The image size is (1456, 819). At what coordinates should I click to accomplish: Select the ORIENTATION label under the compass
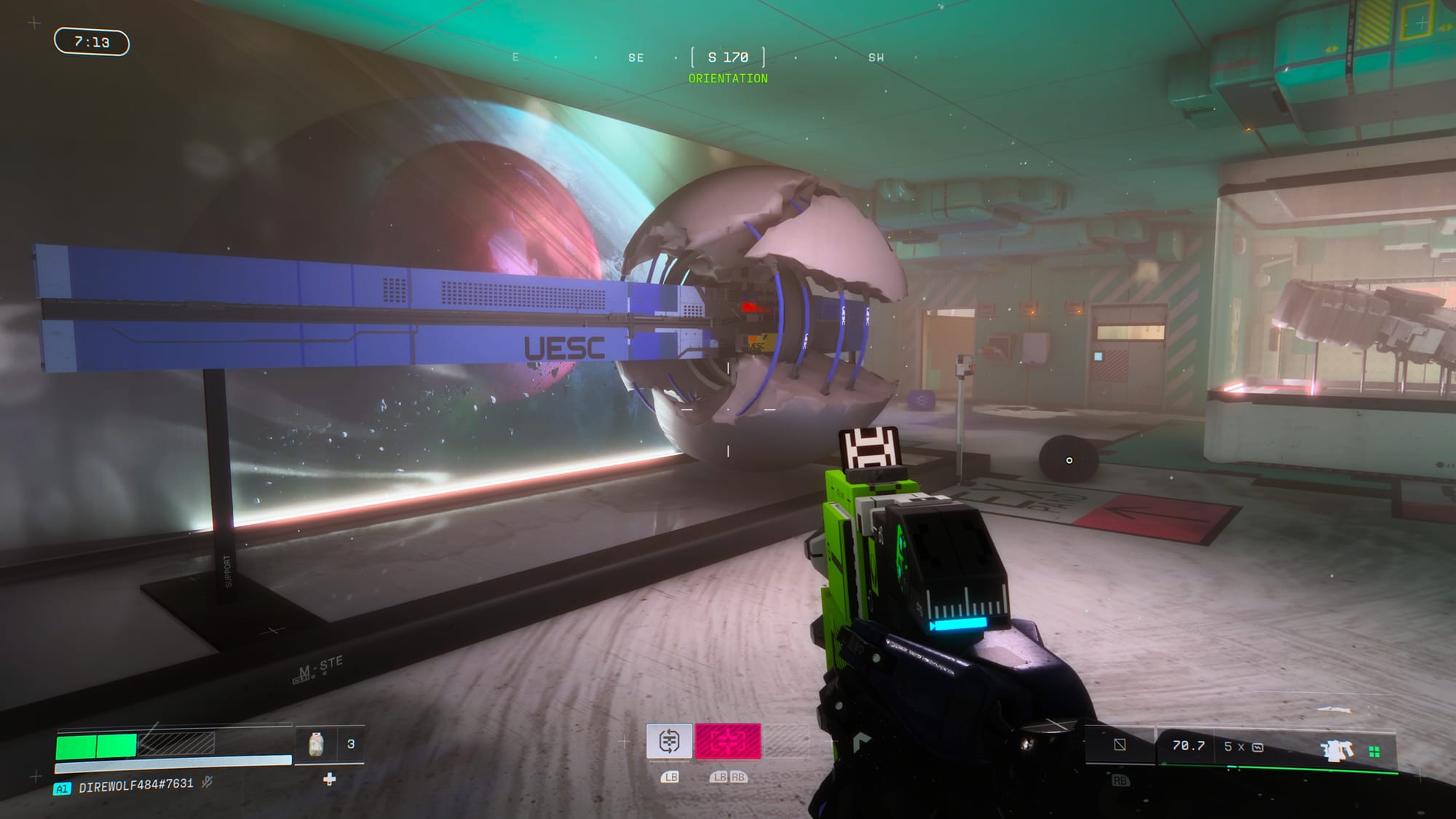pyautogui.click(x=728, y=78)
